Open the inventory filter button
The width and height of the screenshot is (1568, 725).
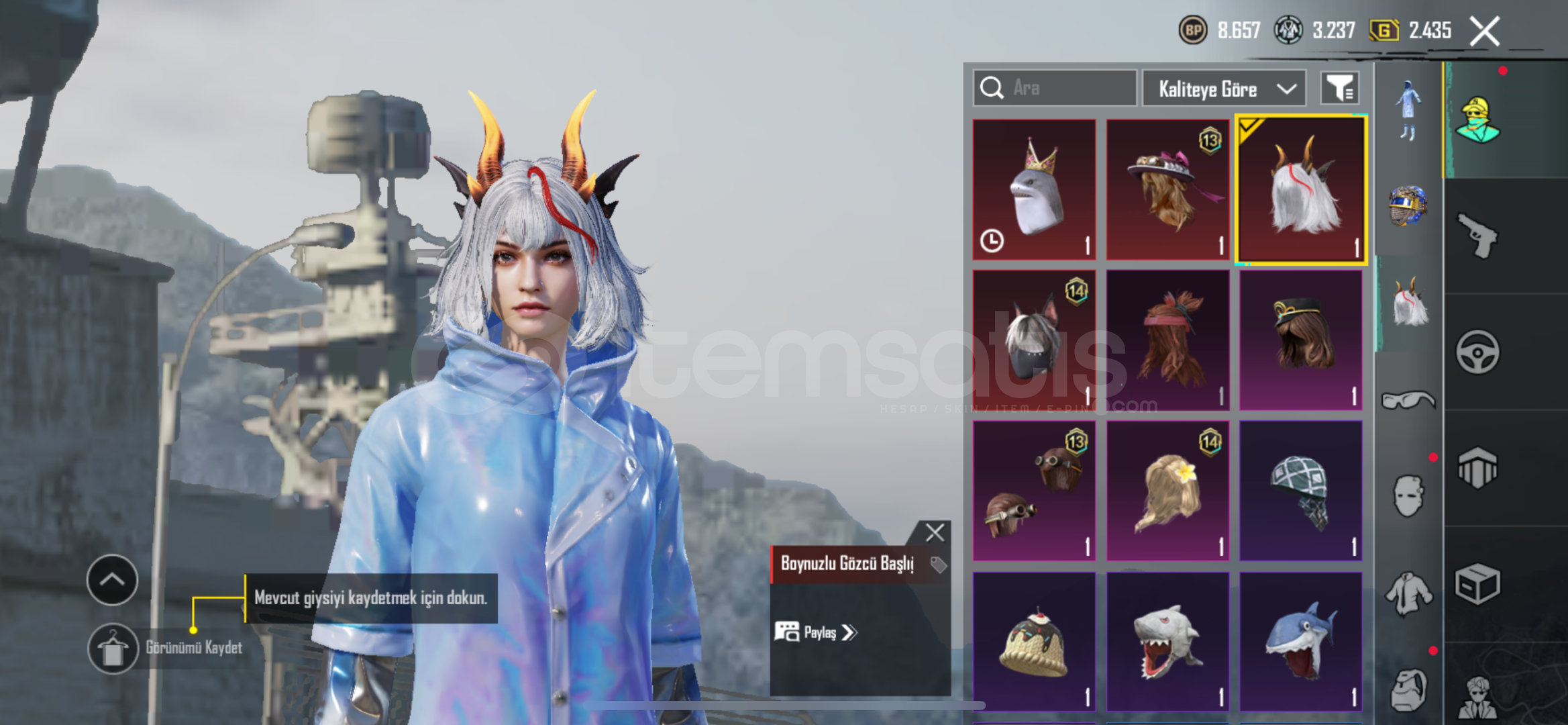point(1340,88)
